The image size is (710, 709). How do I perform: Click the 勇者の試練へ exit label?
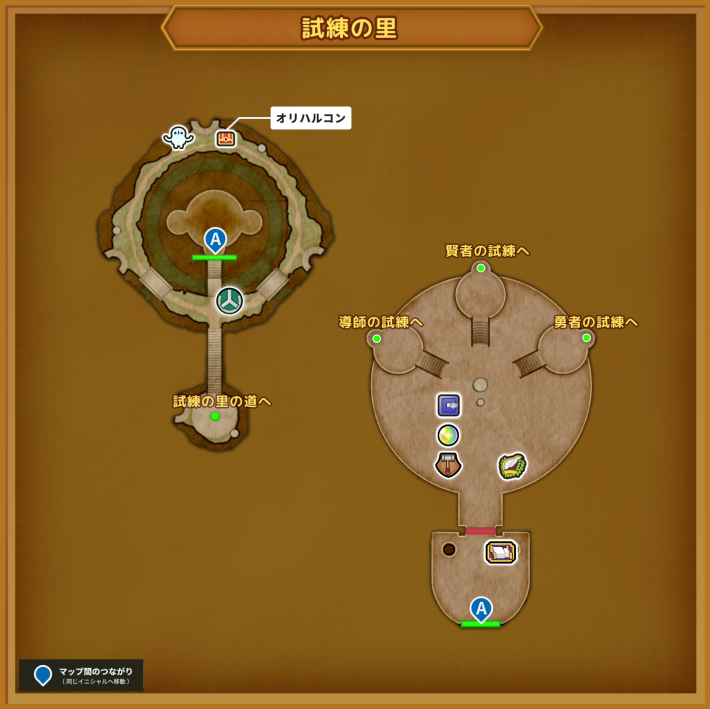point(596,322)
